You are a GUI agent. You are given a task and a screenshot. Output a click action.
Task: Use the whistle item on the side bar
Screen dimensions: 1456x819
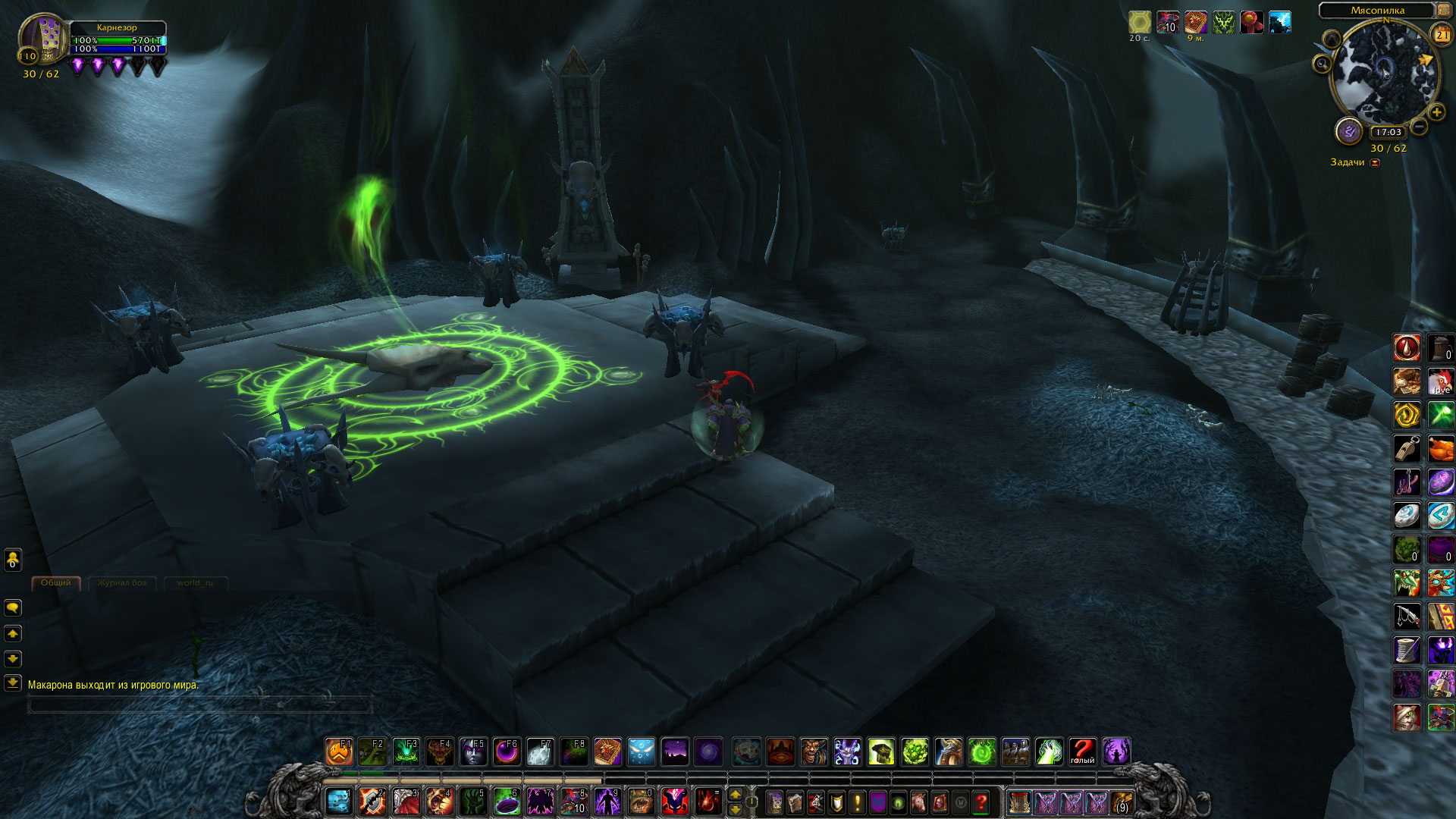click(1407, 448)
